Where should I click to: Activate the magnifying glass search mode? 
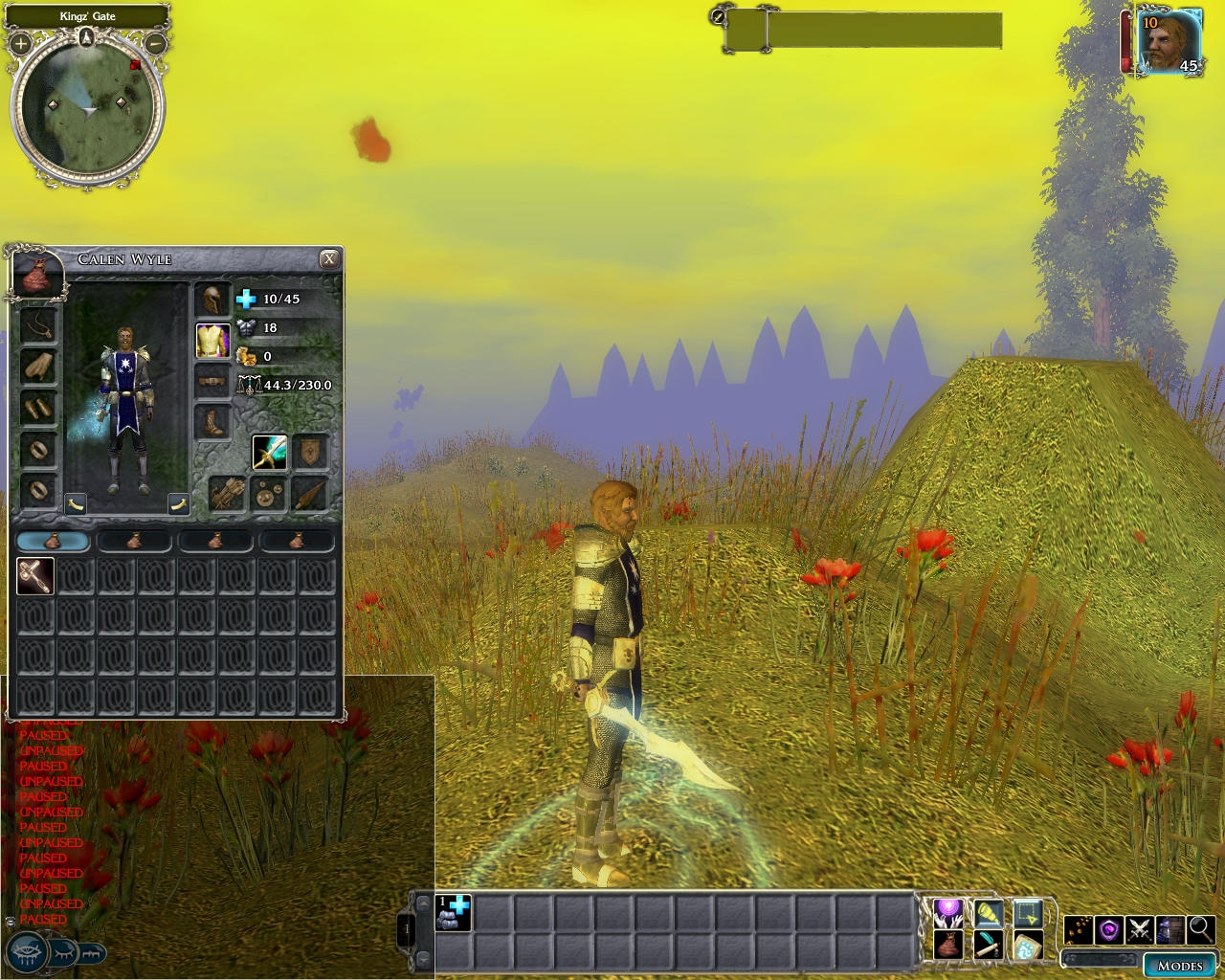(x=1200, y=929)
